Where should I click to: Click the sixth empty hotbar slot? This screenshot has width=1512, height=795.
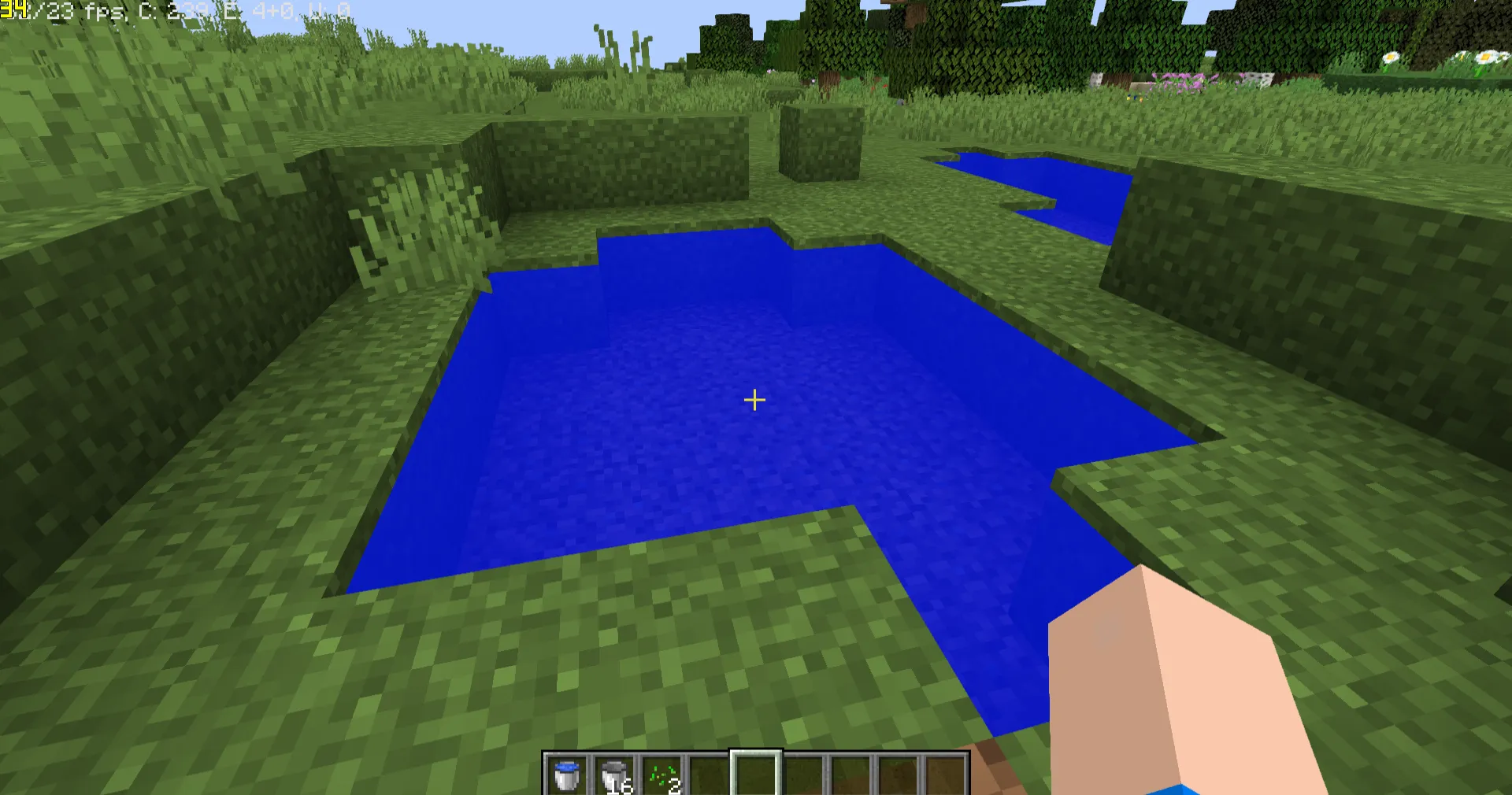(x=802, y=773)
